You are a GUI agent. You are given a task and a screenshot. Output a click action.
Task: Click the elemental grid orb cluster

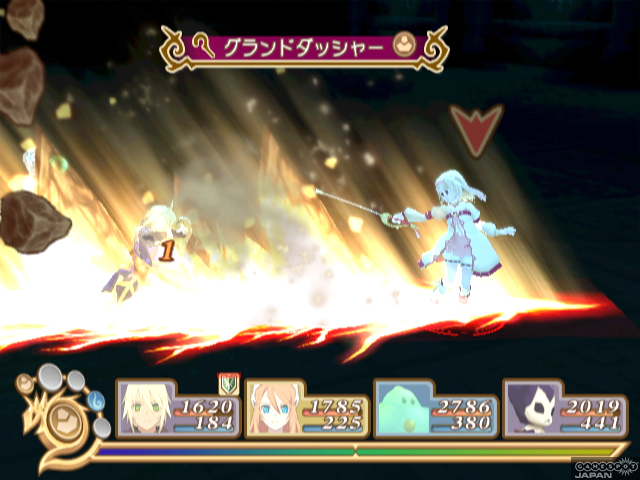pyautogui.click(x=64, y=407)
